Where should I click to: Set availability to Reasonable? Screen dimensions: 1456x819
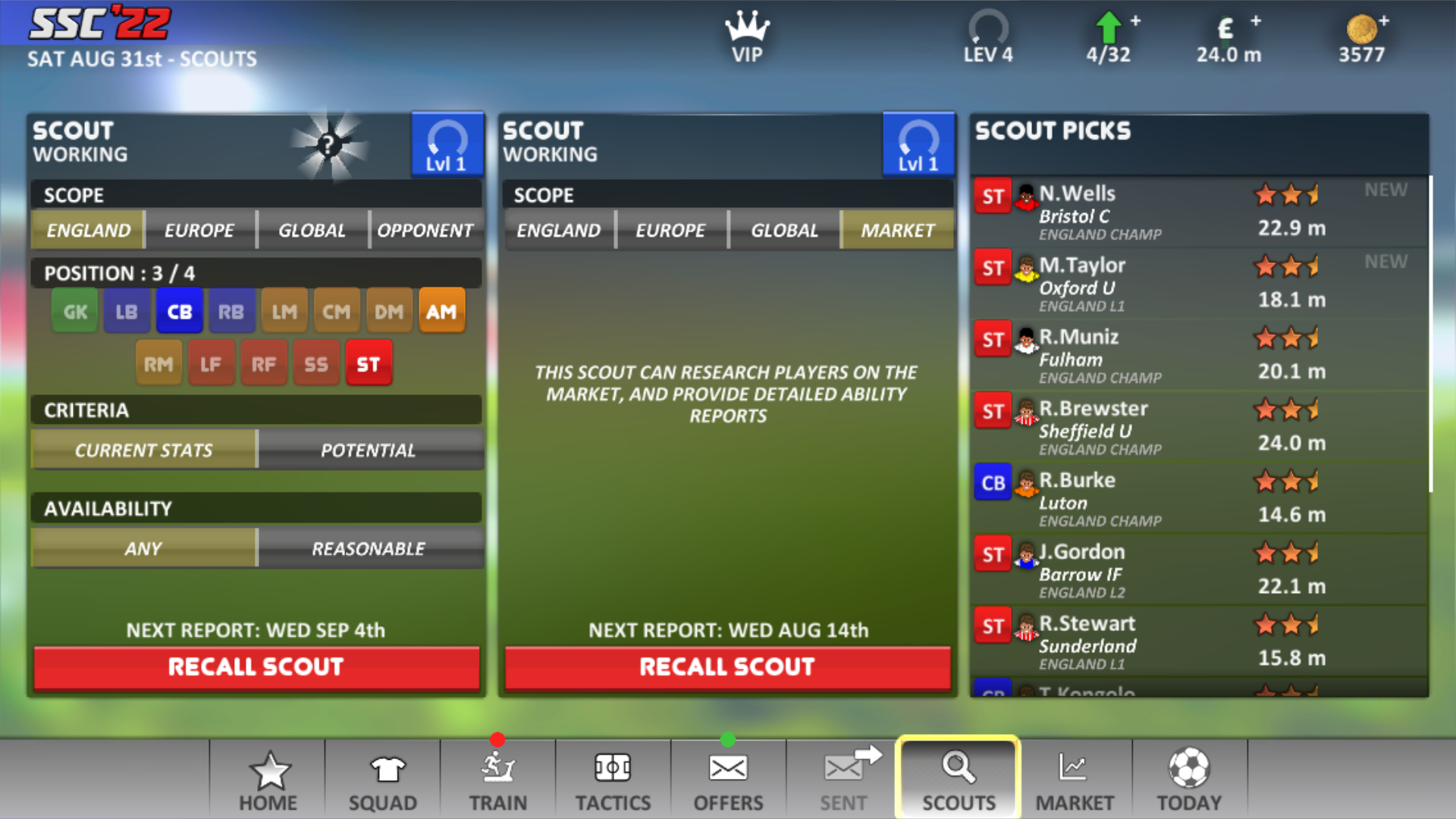point(369,548)
